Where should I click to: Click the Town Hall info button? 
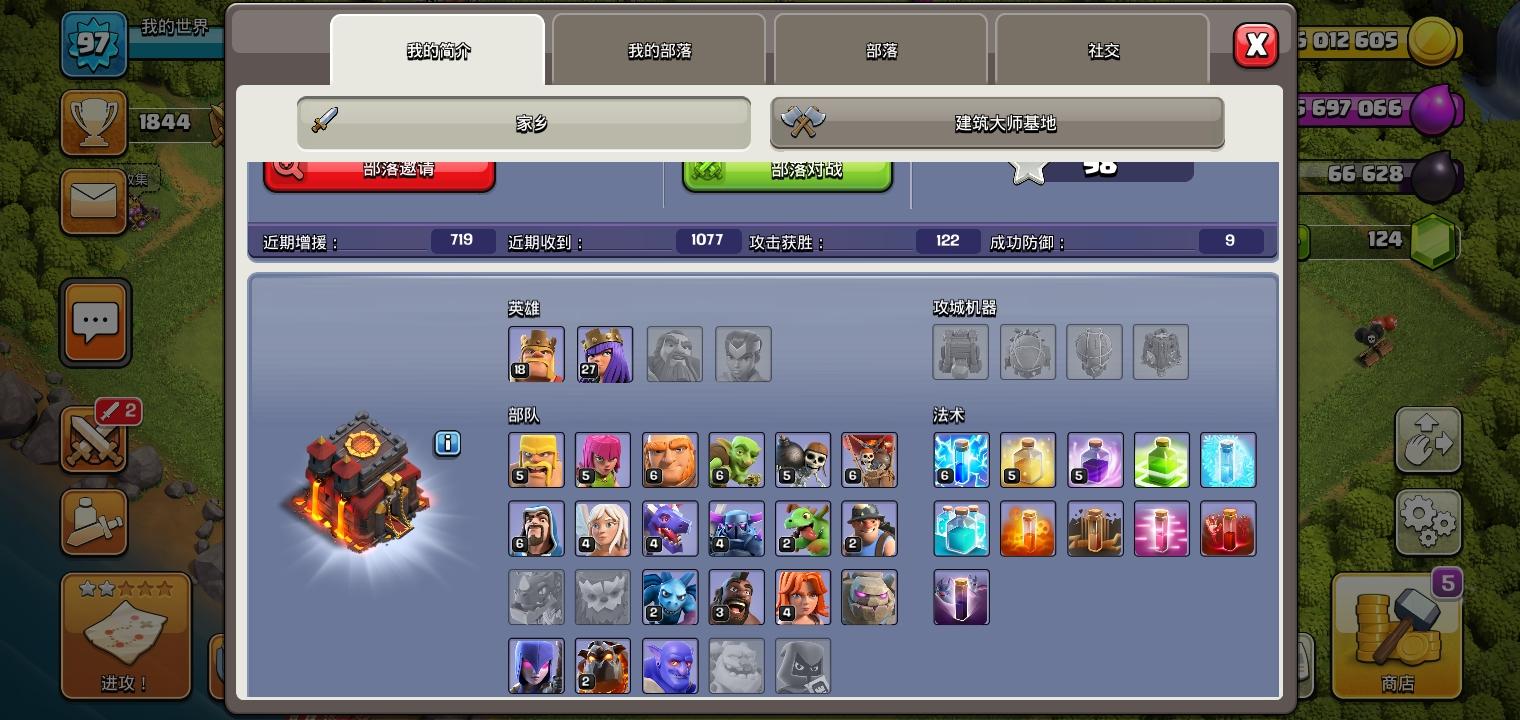[447, 443]
